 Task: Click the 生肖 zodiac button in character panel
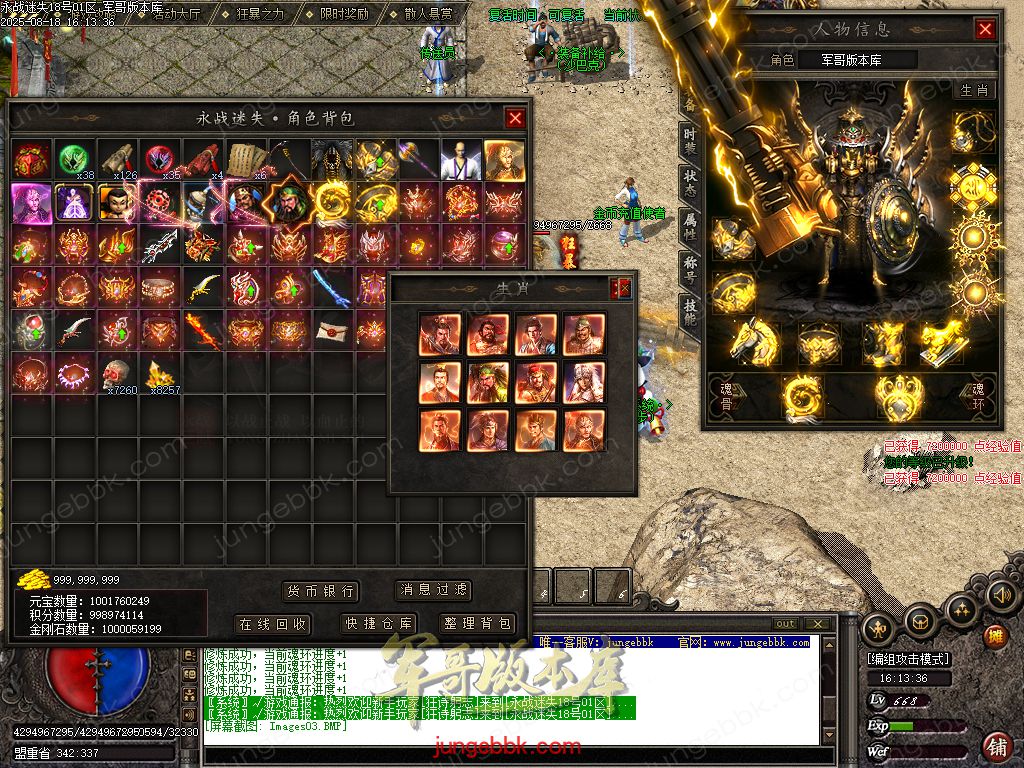pos(973,90)
